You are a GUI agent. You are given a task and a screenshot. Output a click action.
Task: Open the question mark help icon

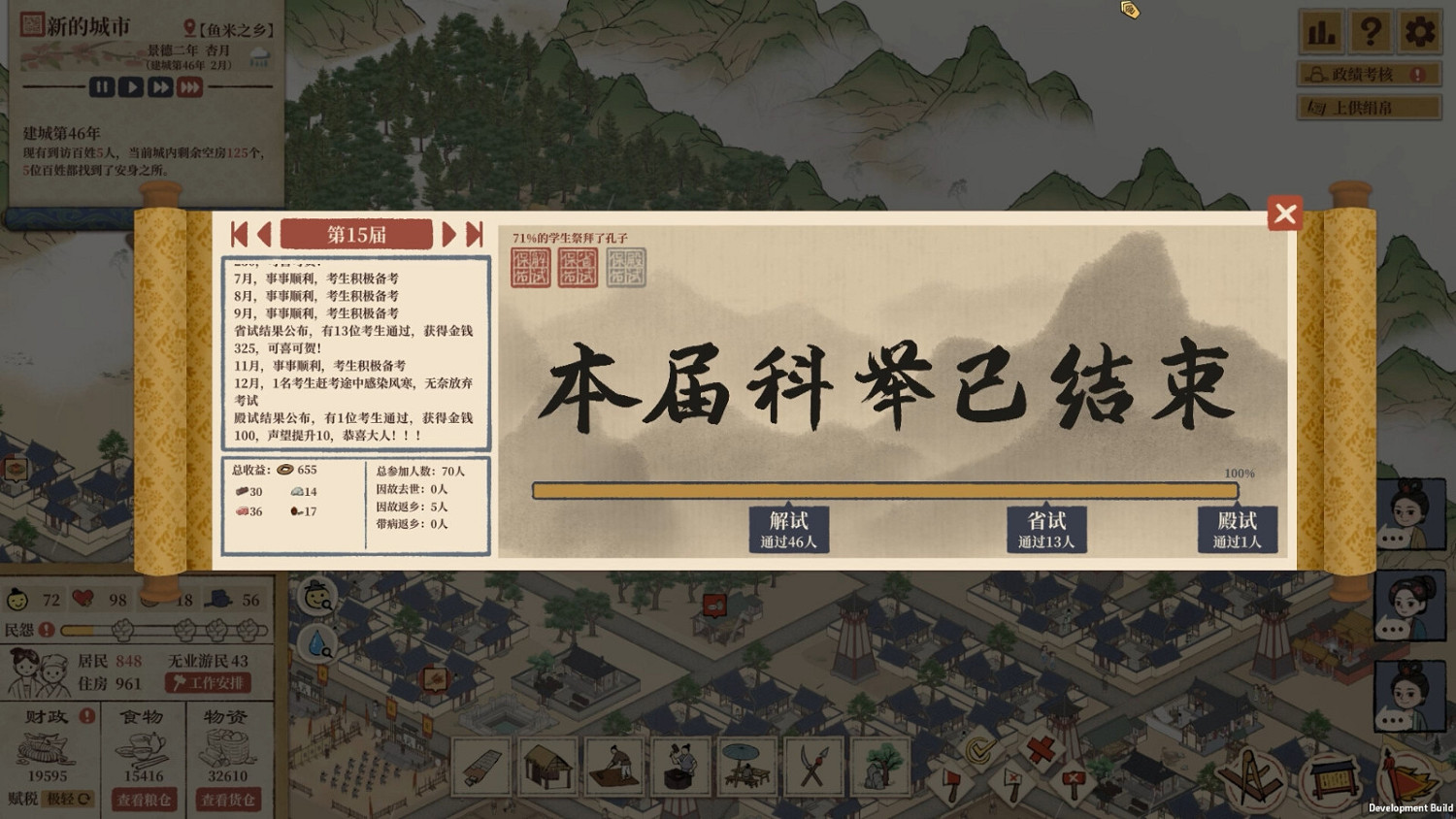pyautogui.click(x=1370, y=32)
